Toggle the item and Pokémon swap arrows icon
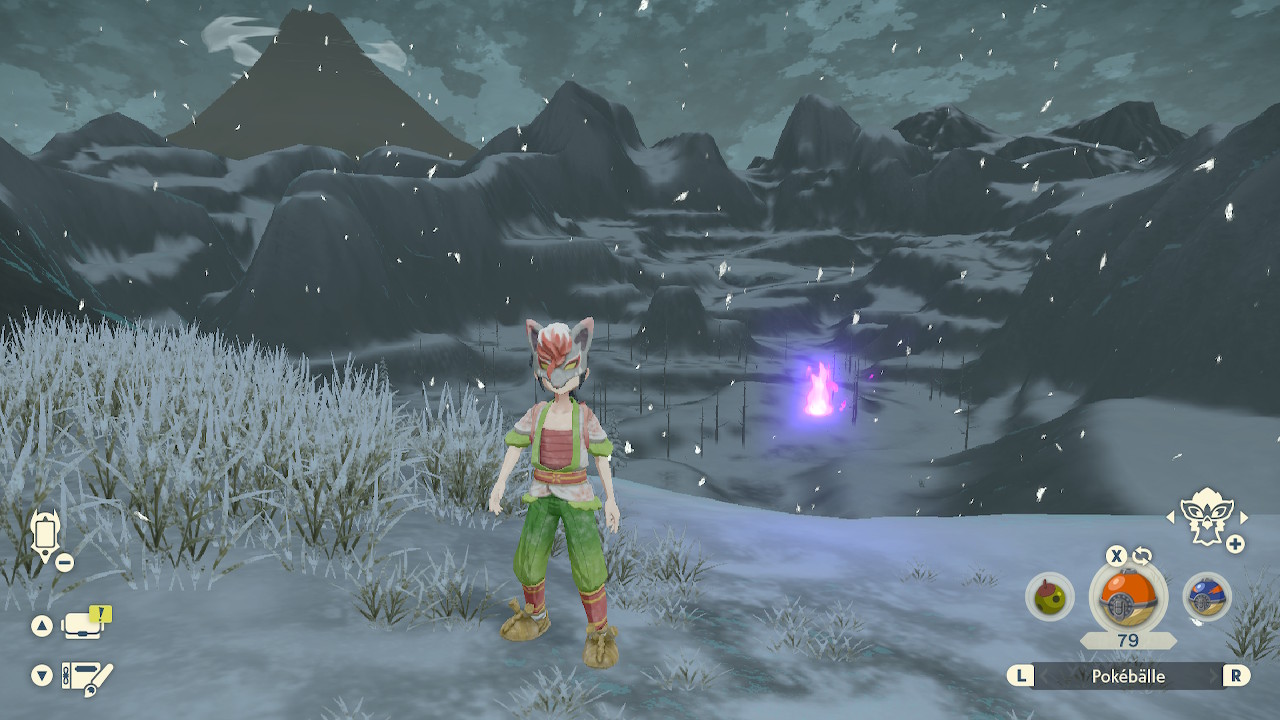 (1141, 556)
